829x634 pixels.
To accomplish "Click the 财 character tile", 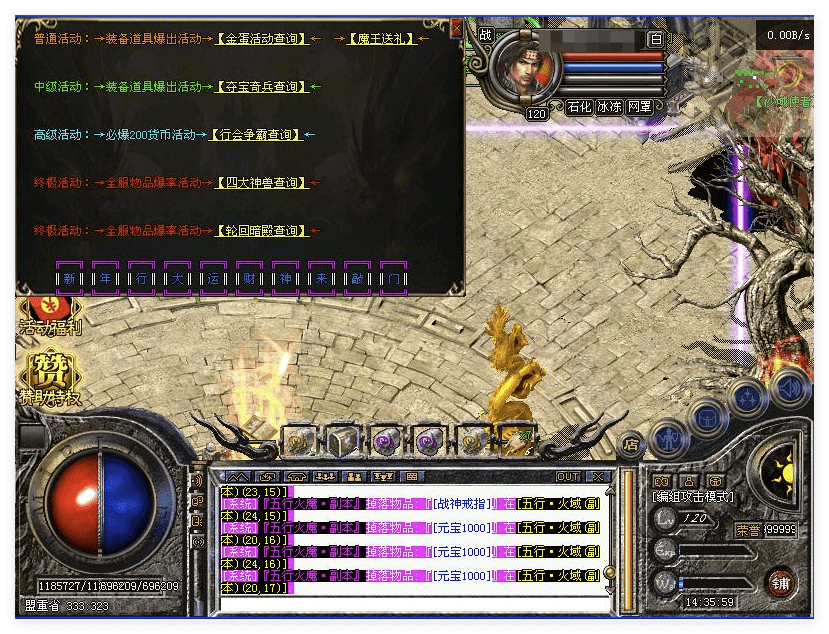I will coord(249,278).
